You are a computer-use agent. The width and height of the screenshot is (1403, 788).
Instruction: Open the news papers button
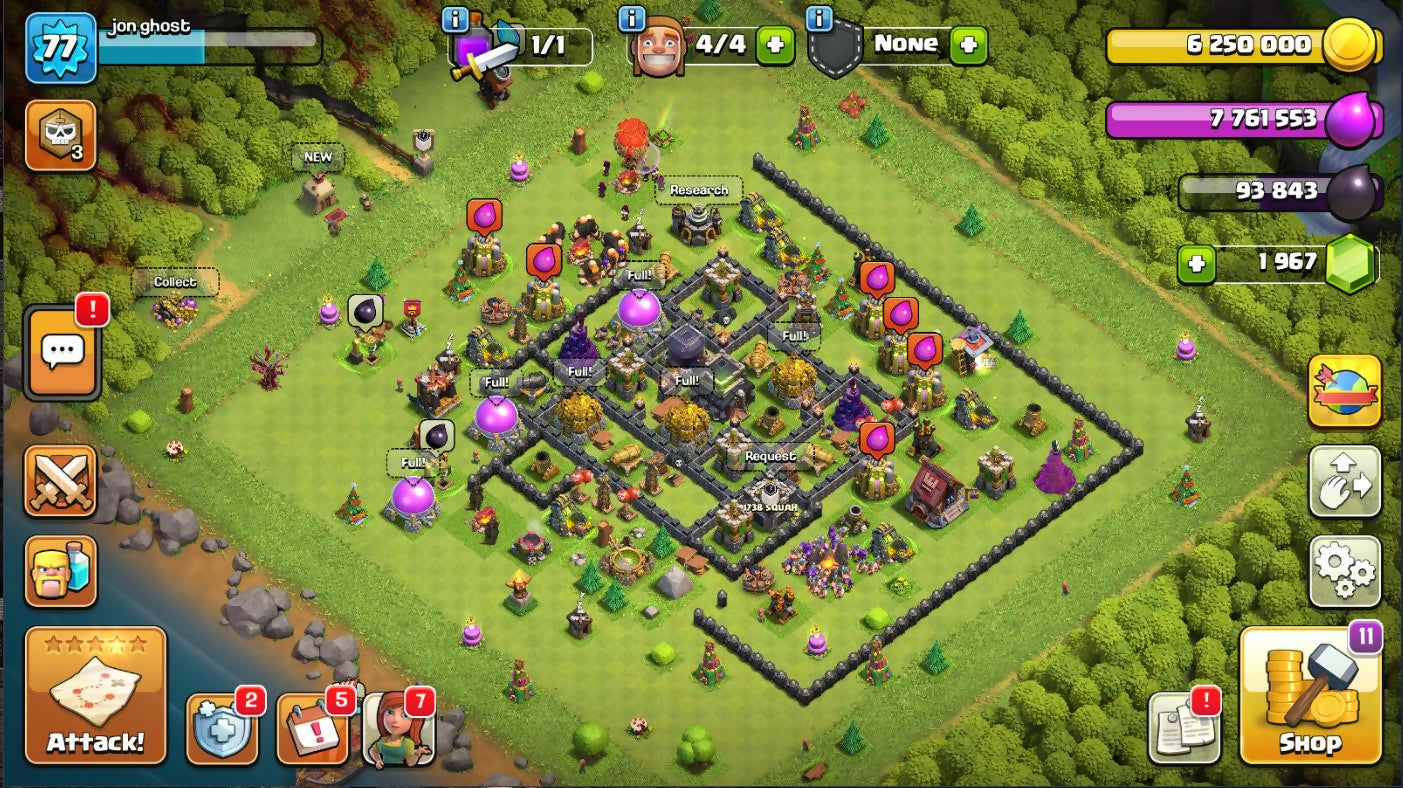point(1182,729)
